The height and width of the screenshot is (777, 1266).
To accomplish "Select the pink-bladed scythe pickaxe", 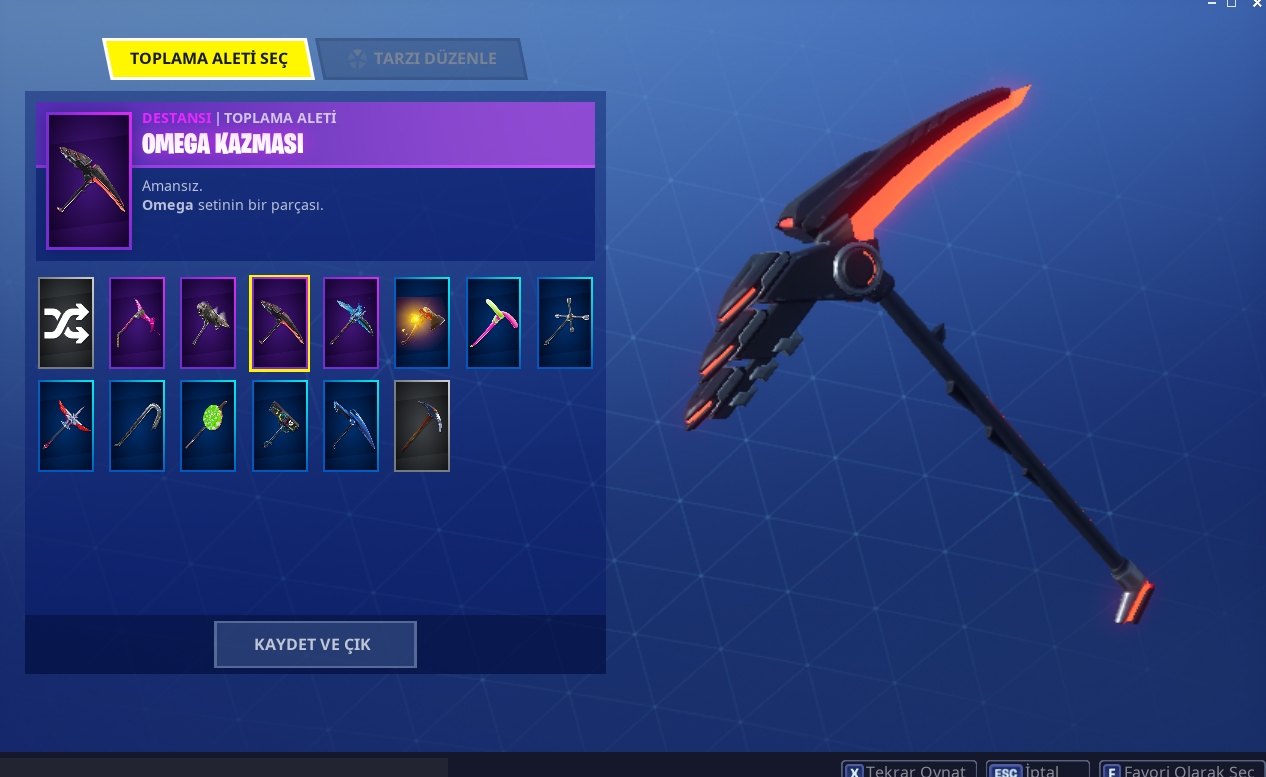I will (137, 323).
